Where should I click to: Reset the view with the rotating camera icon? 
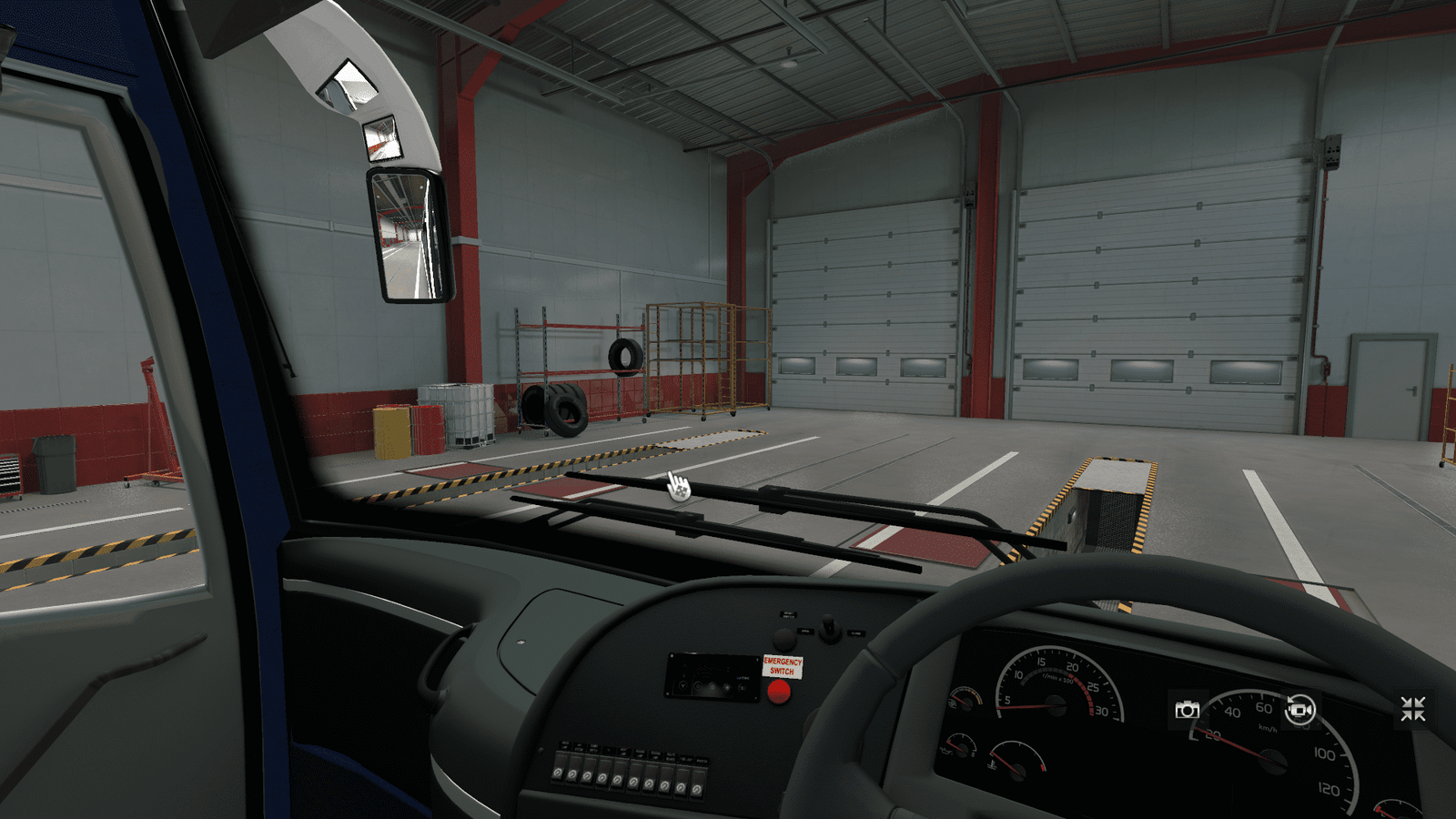point(1299,710)
